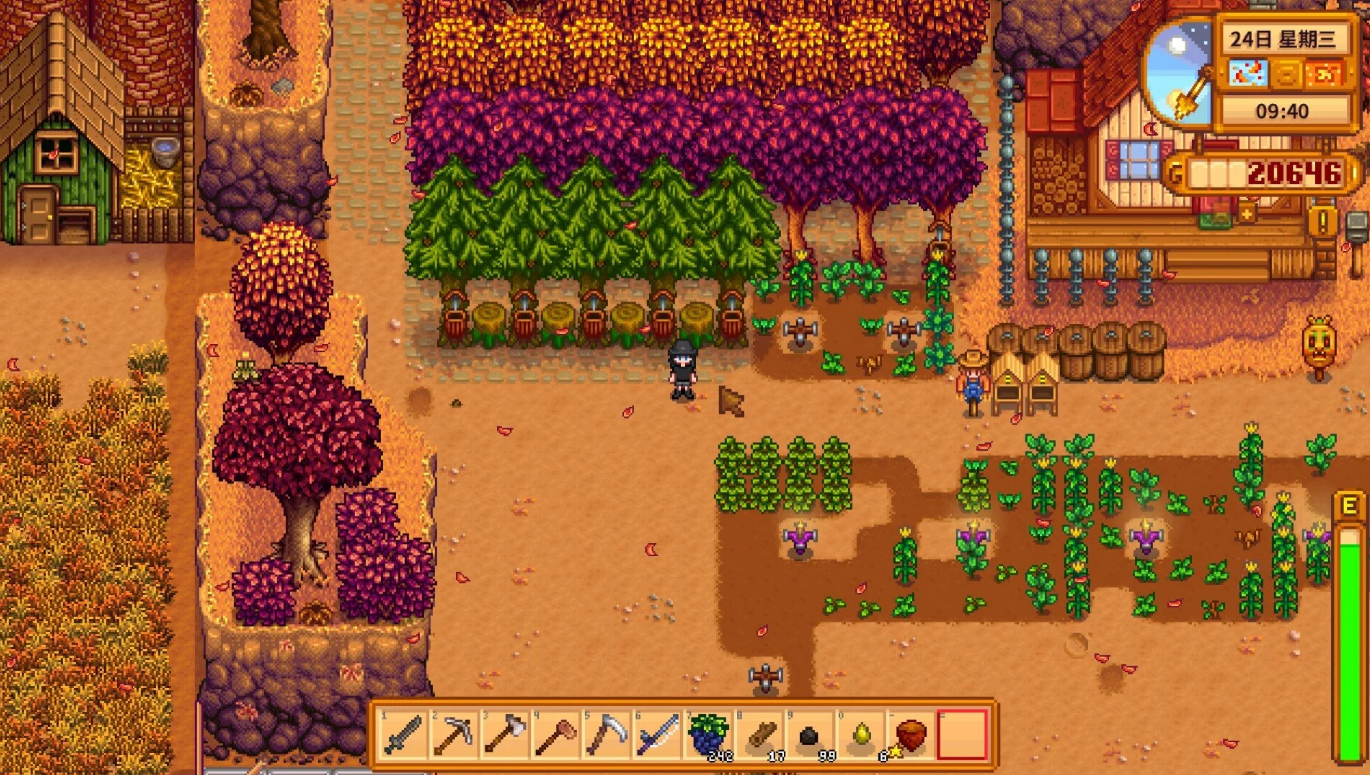Equip the scythe from the hotbar
The width and height of the screenshot is (1370, 775).
606,735
